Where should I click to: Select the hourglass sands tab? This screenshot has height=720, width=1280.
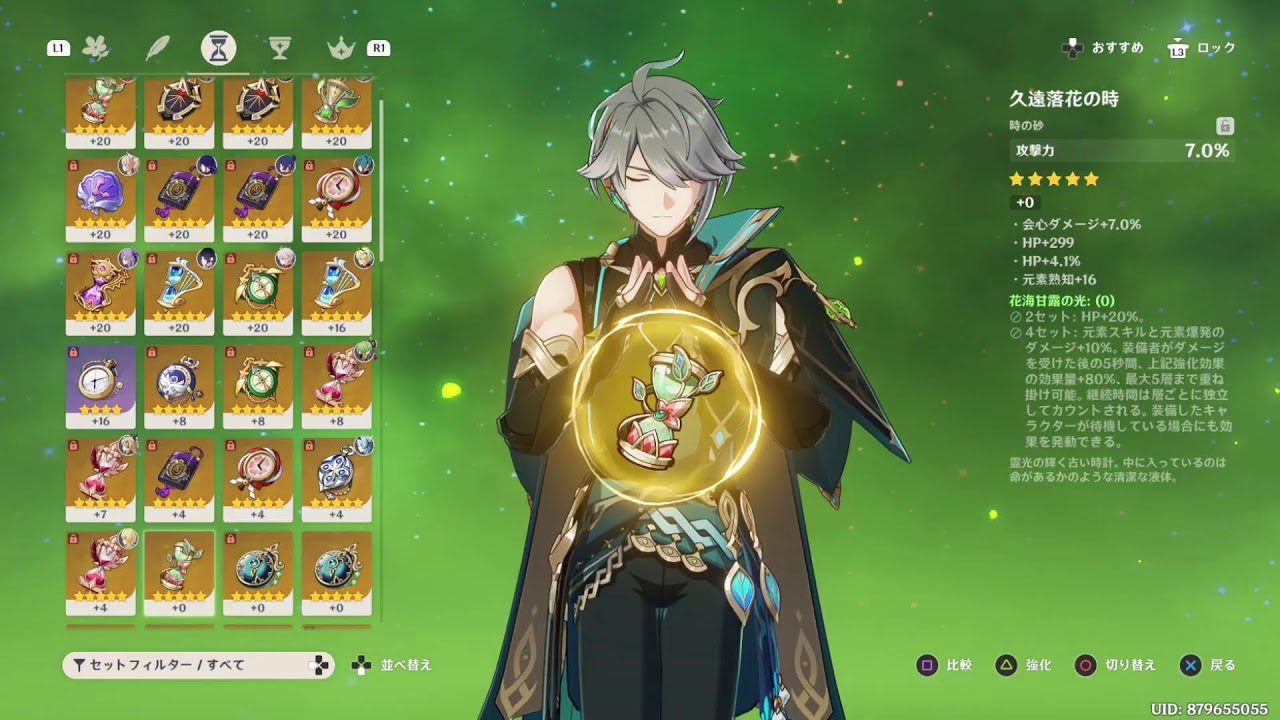(218, 47)
